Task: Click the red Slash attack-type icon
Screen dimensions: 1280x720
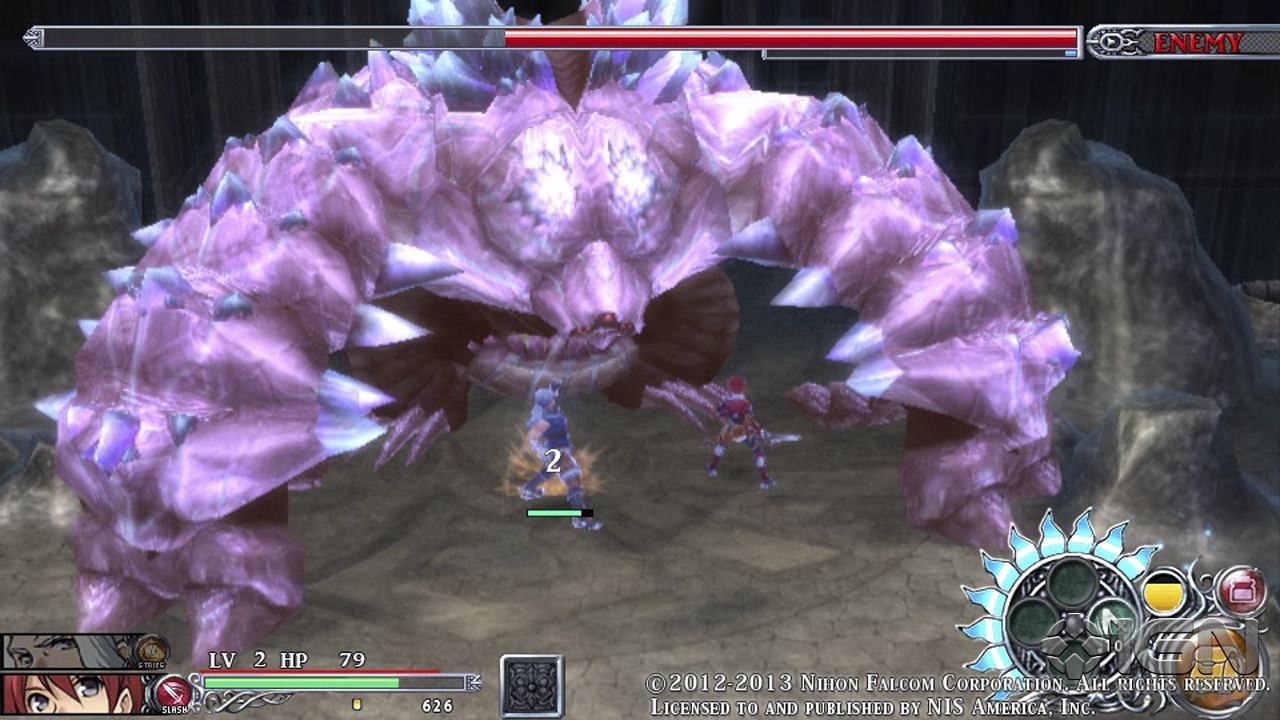Action: pos(172,692)
